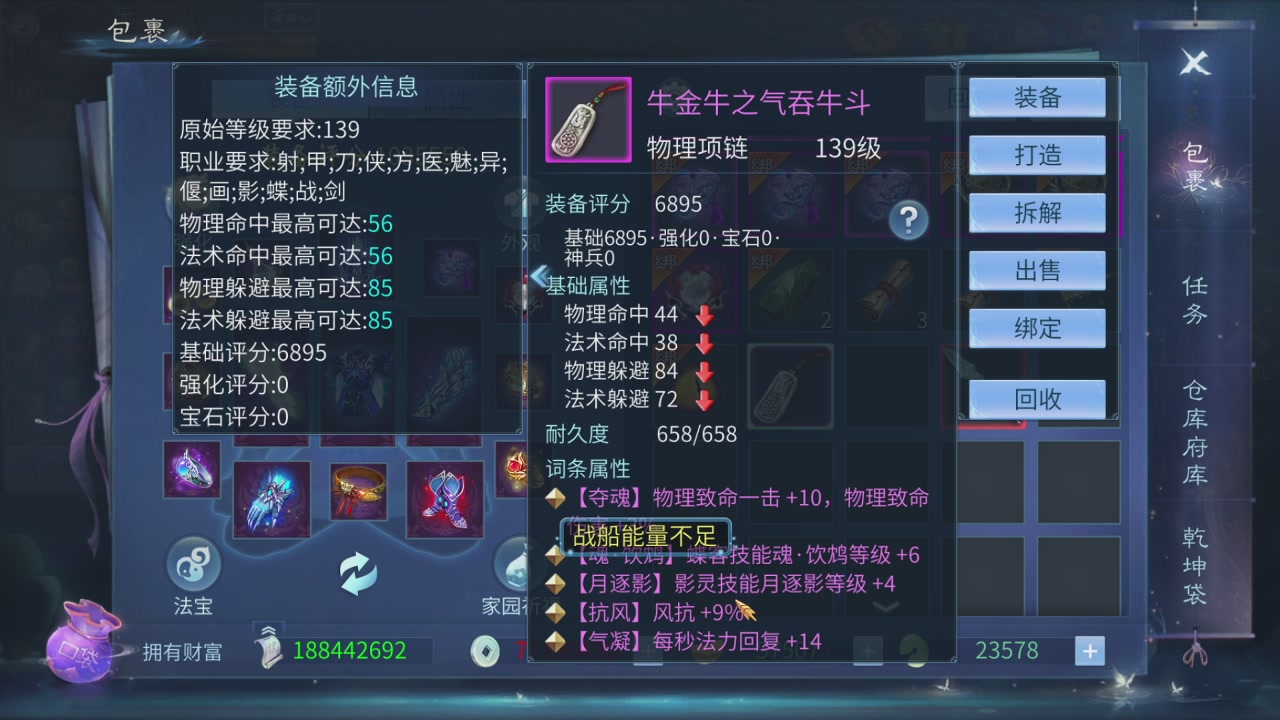Image resolution: width=1280 pixels, height=720 pixels.
Task: Click the downward chevron in the item grid
Action: point(887,606)
